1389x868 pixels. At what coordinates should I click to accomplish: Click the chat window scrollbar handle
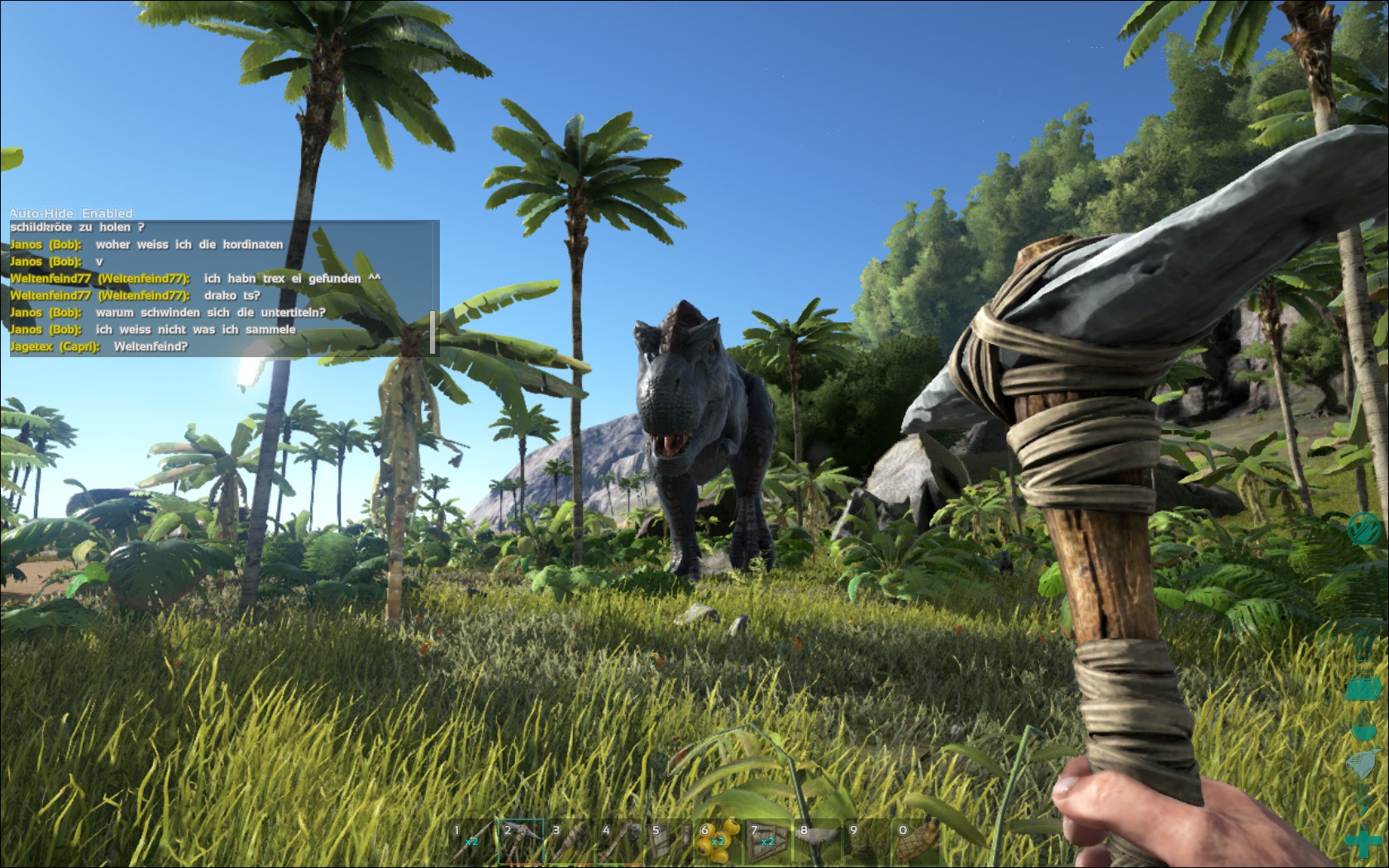click(433, 331)
